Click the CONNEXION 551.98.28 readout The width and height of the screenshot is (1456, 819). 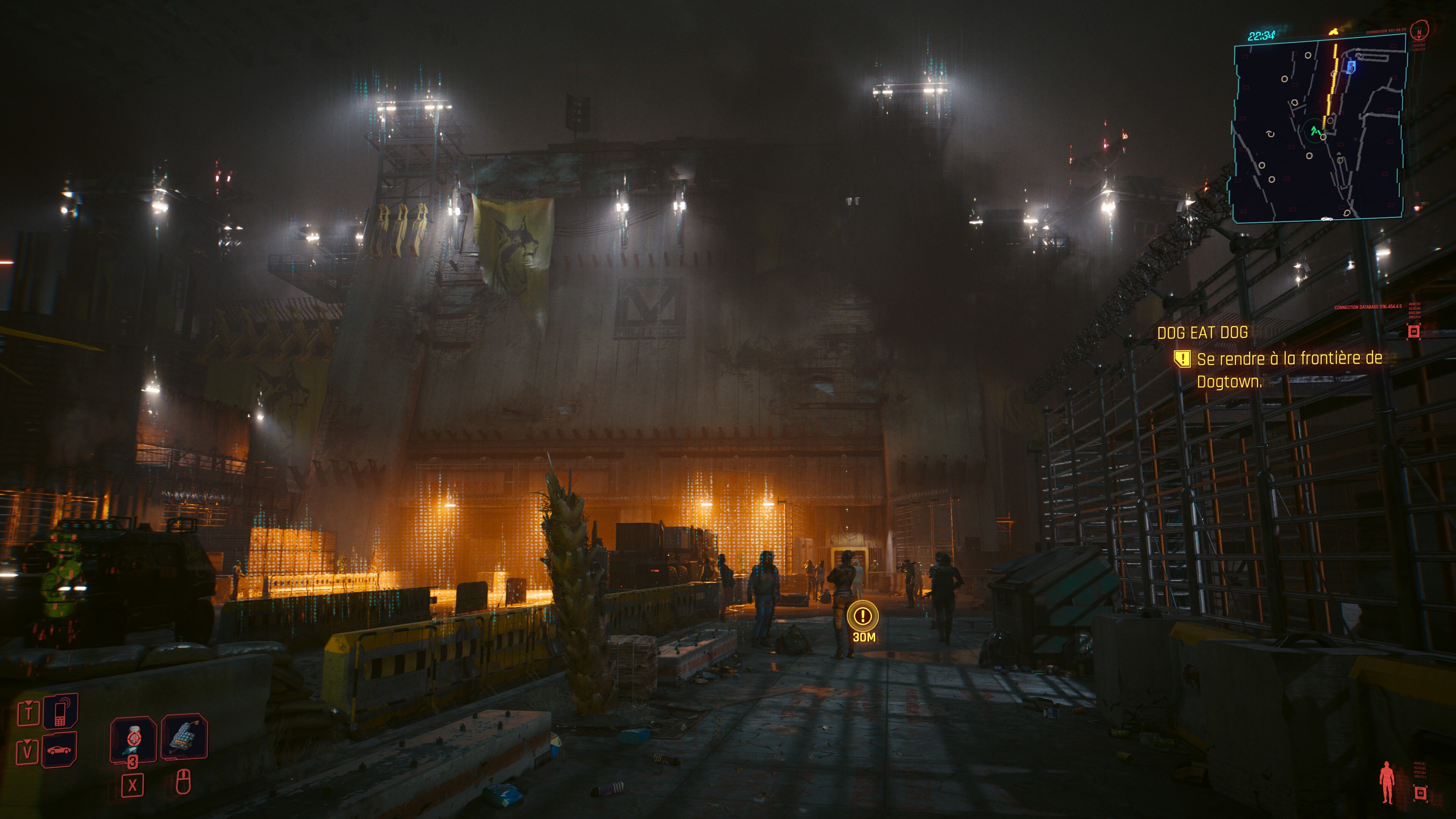[x=1386, y=31]
